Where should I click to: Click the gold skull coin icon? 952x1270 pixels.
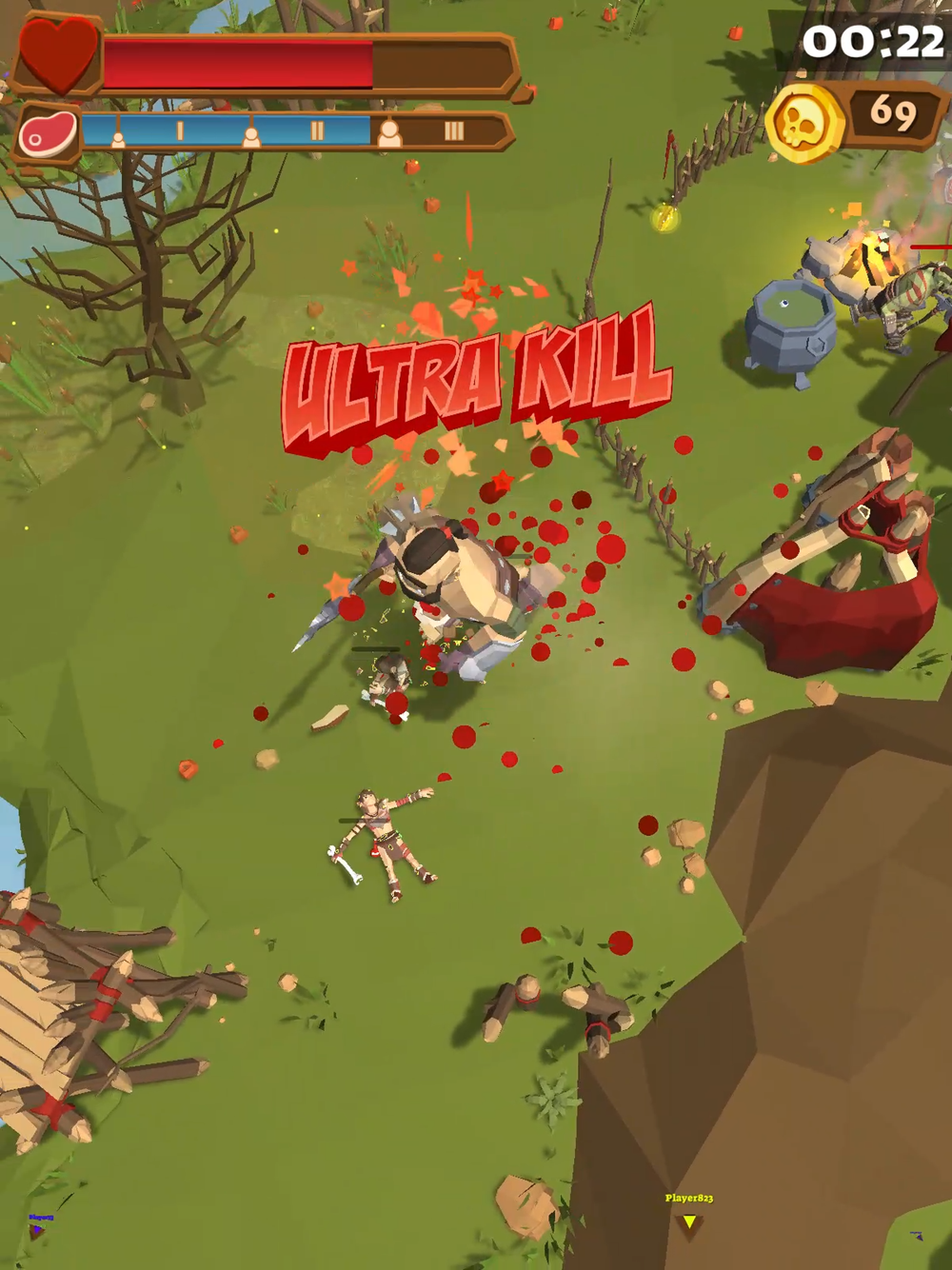click(x=803, y=123)
